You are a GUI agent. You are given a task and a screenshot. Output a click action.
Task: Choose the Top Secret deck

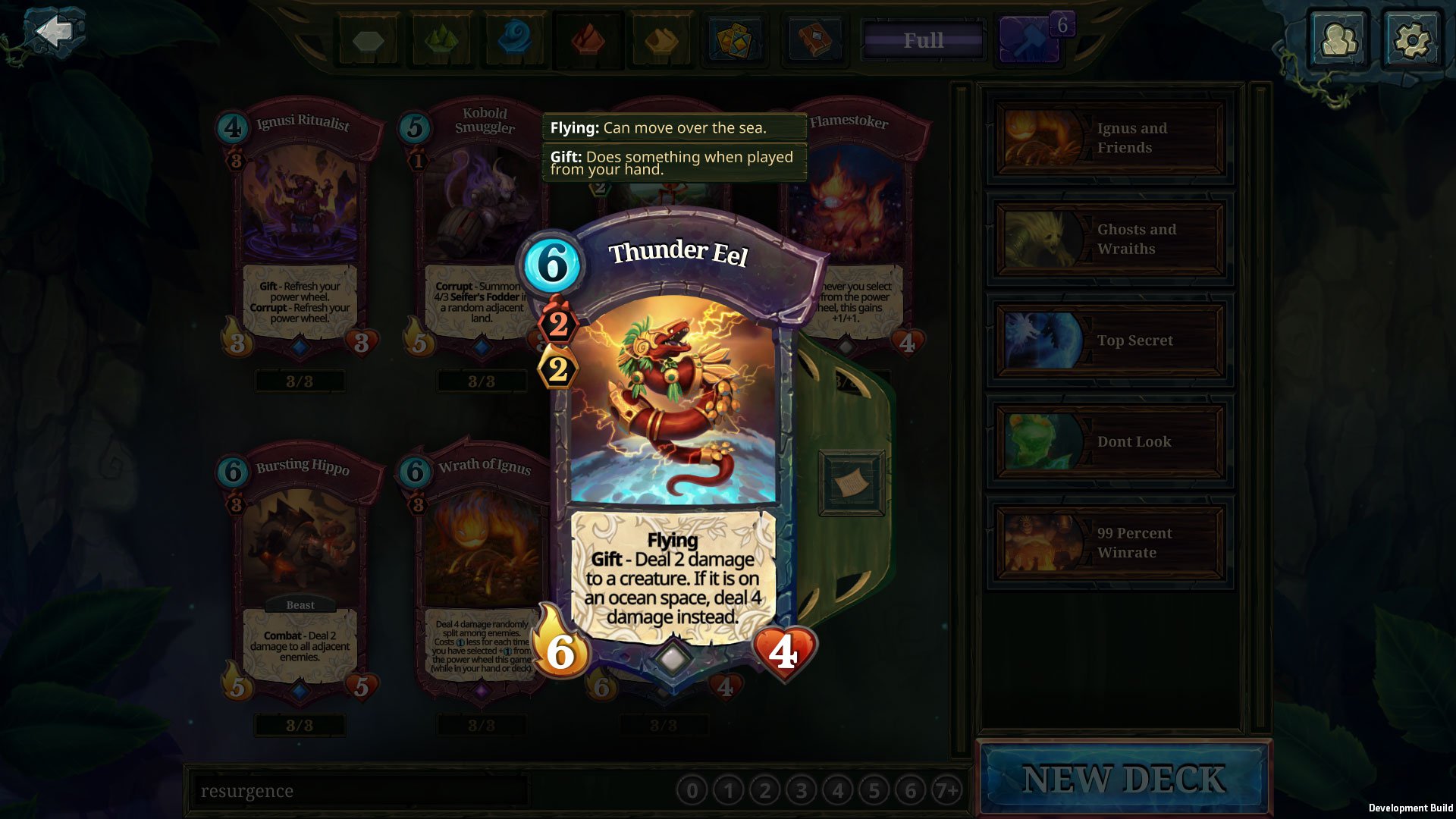(1109, 340)
